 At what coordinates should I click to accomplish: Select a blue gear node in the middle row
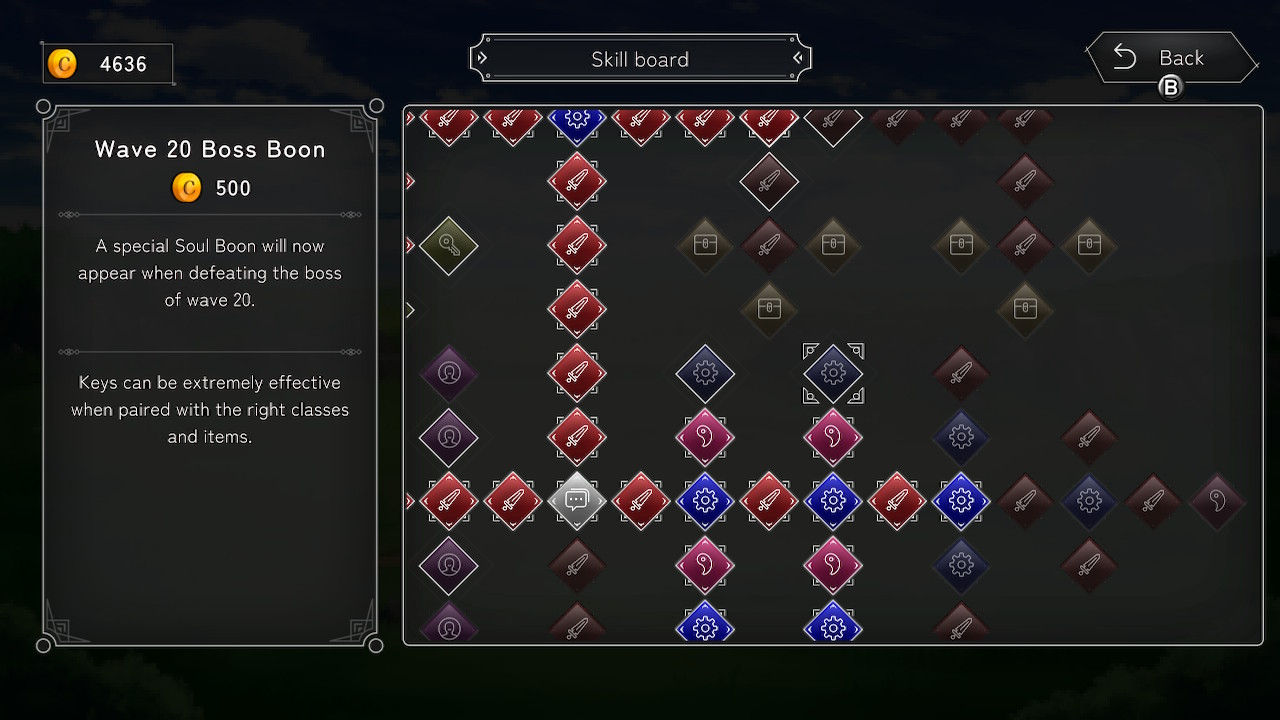[x=705, y=501]
